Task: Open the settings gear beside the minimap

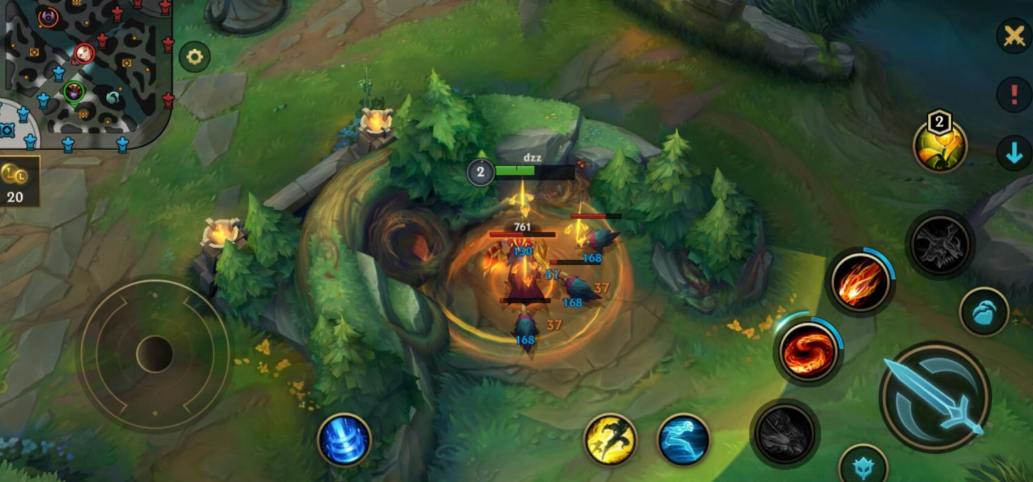Action: [194, 57]
